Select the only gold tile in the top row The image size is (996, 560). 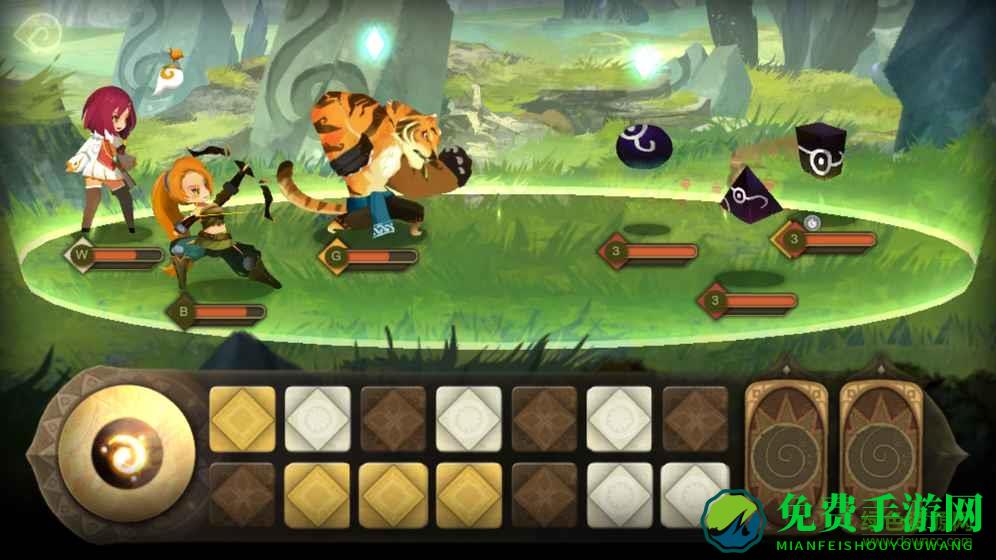pos(242,418)
